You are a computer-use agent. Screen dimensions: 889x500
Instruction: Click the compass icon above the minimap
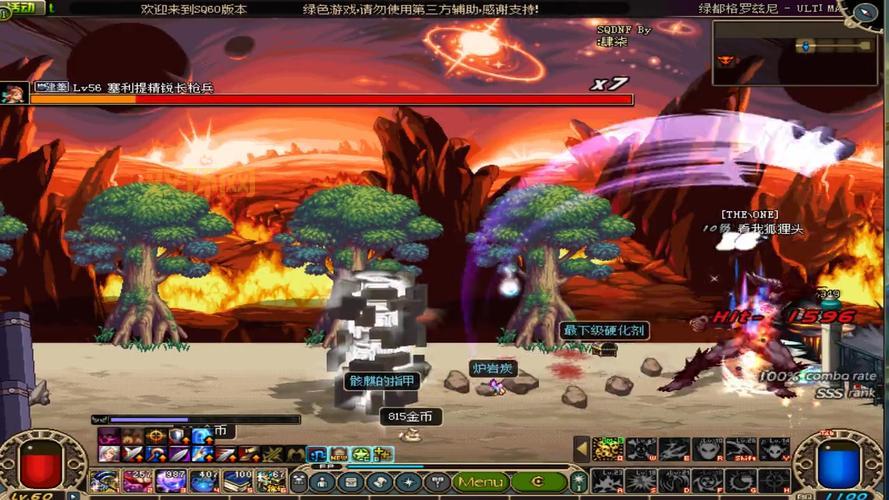(x=861, y=12)
